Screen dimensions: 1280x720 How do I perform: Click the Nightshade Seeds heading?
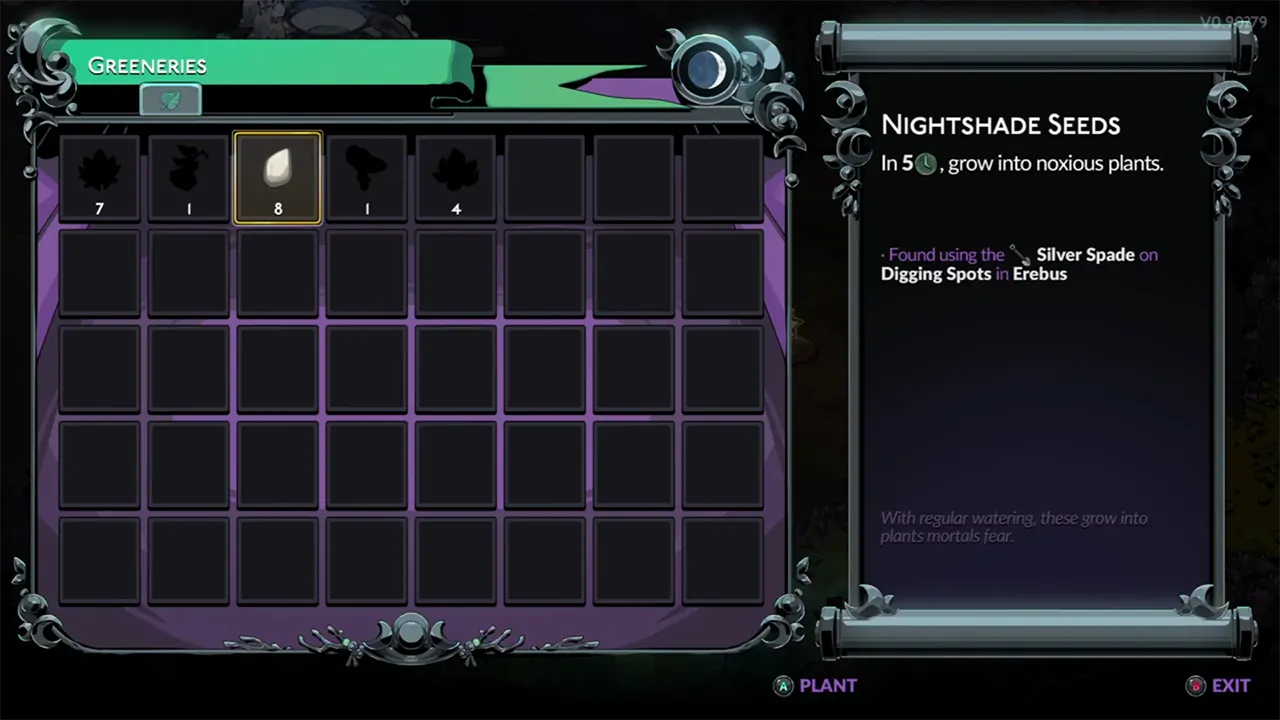click(1000, 125)
